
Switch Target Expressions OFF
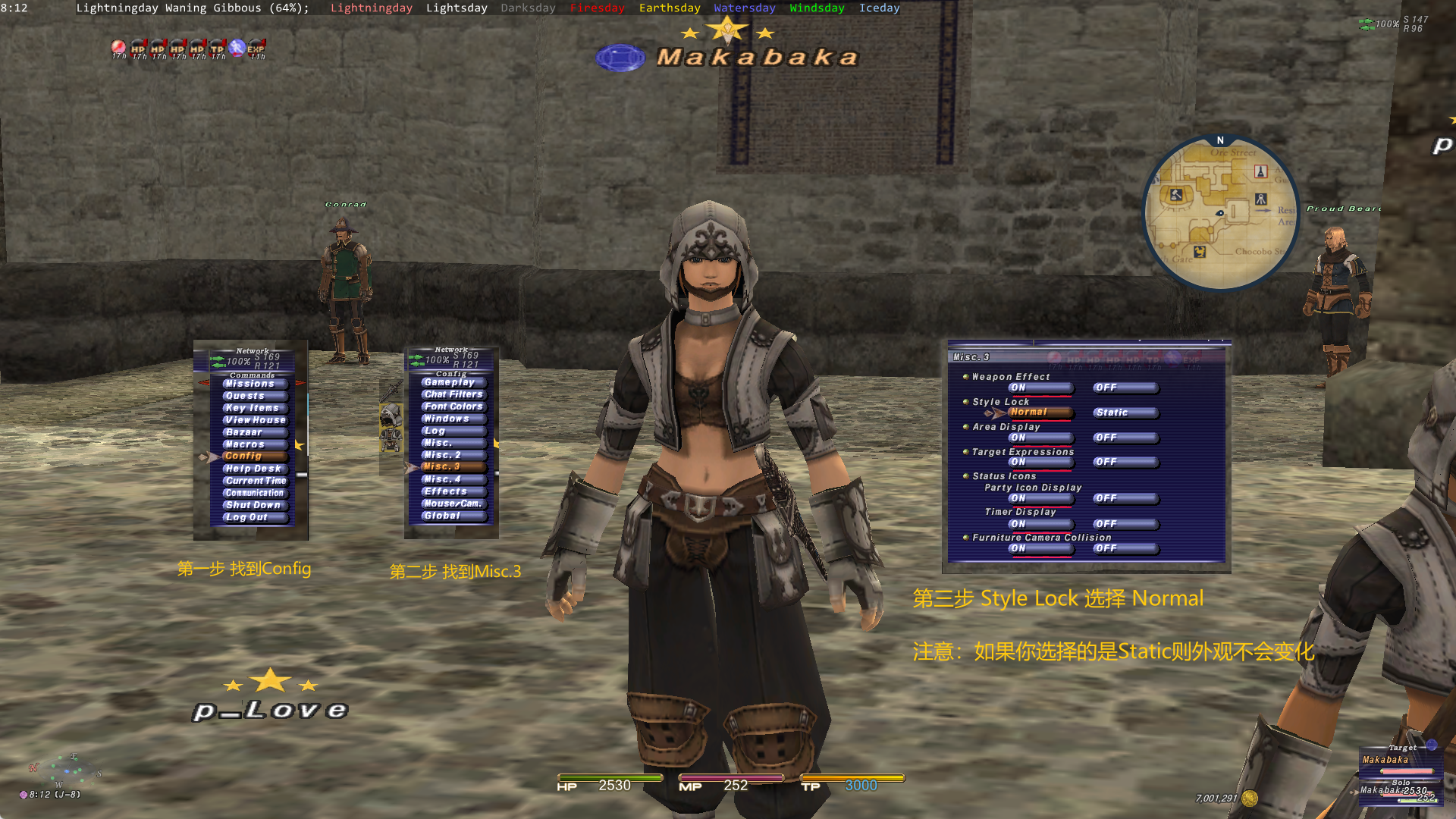(x=1107, y=462)
